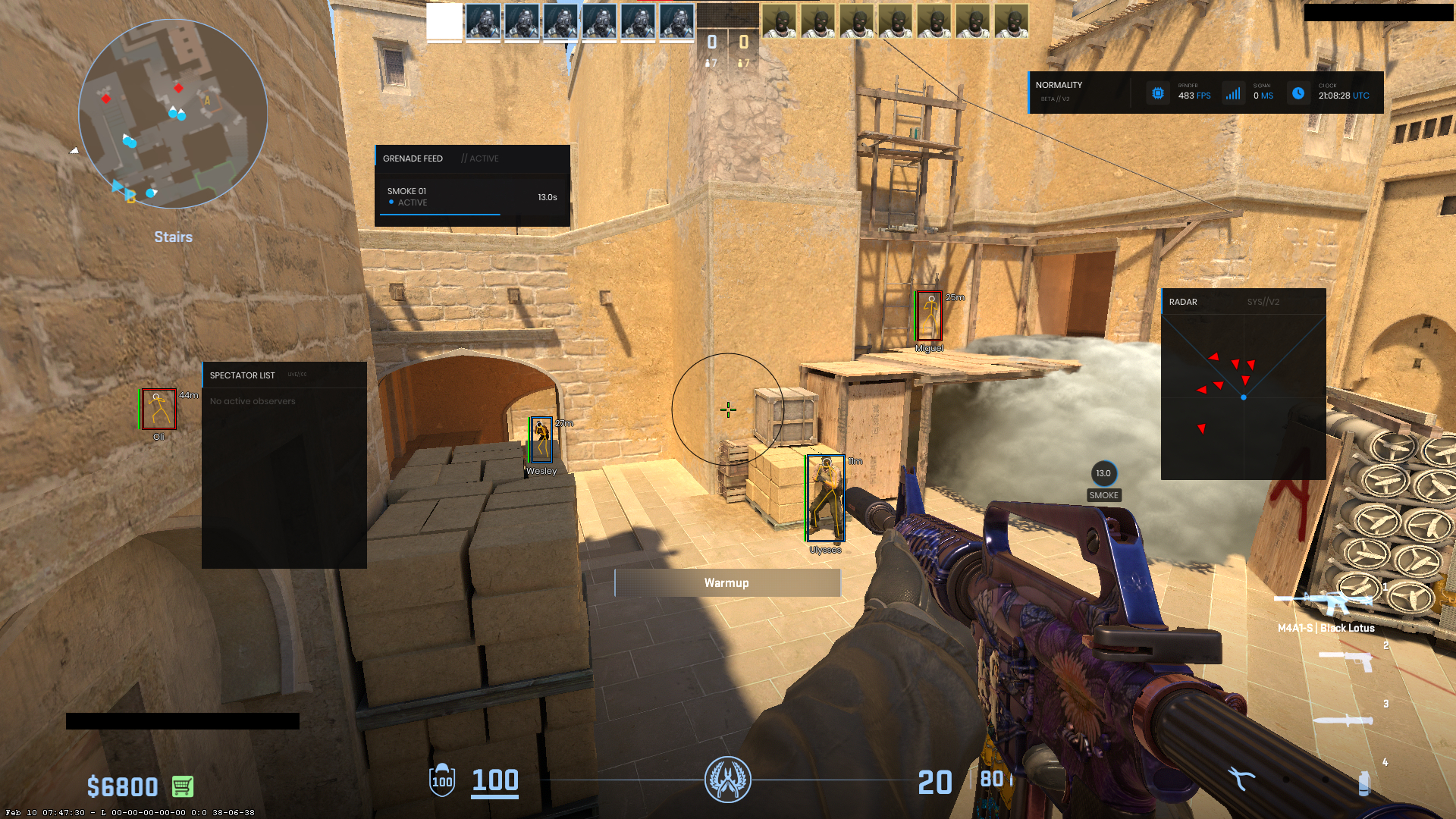Image resolution: width=1456 pixels, height=819 pixels.
Task: Toggle the ACTIVE status dot on SMOKE 01
Action: tap(391, 202)
